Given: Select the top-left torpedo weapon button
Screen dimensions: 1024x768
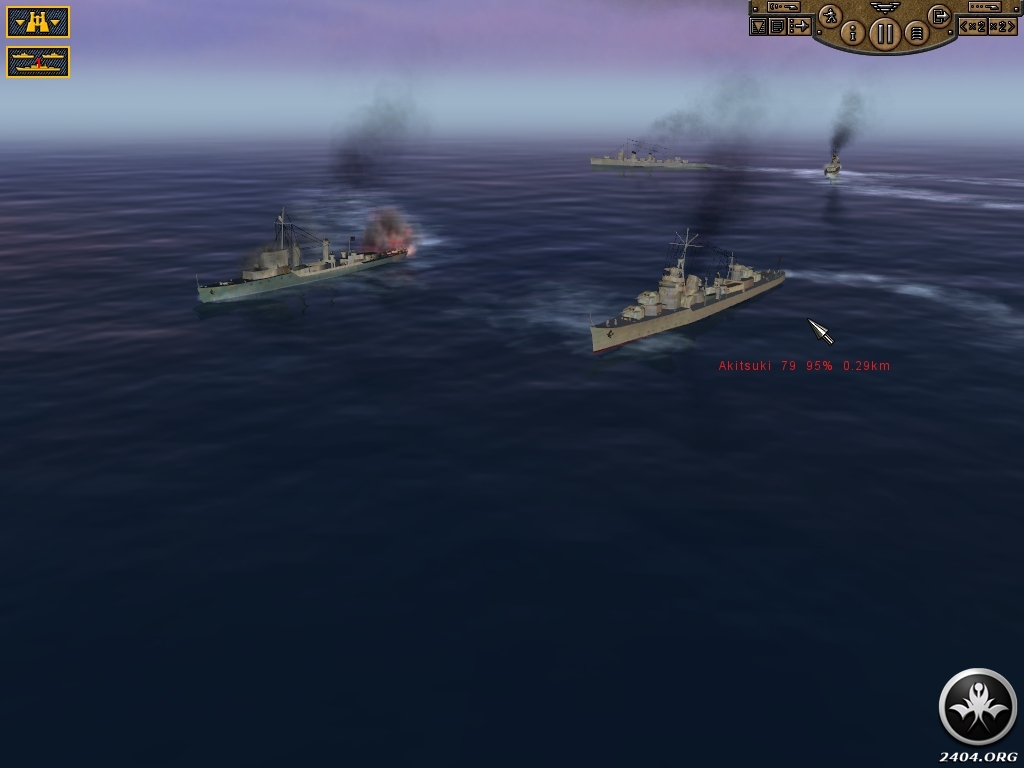Looking at the screenshot, I should [783, 7].
